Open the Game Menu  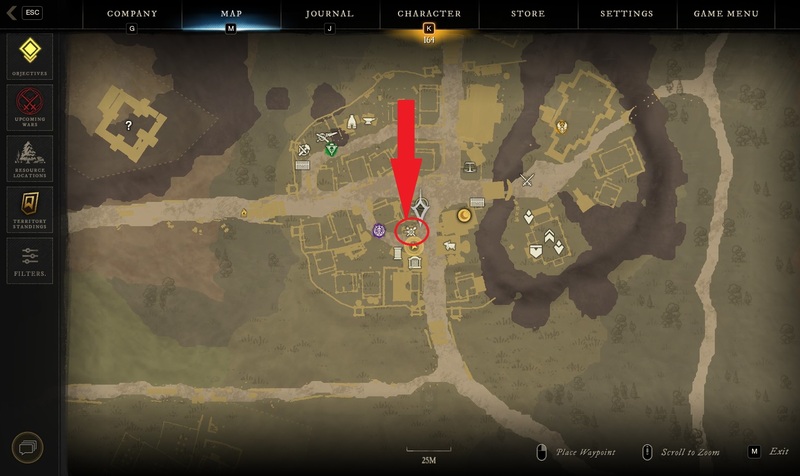726,14
